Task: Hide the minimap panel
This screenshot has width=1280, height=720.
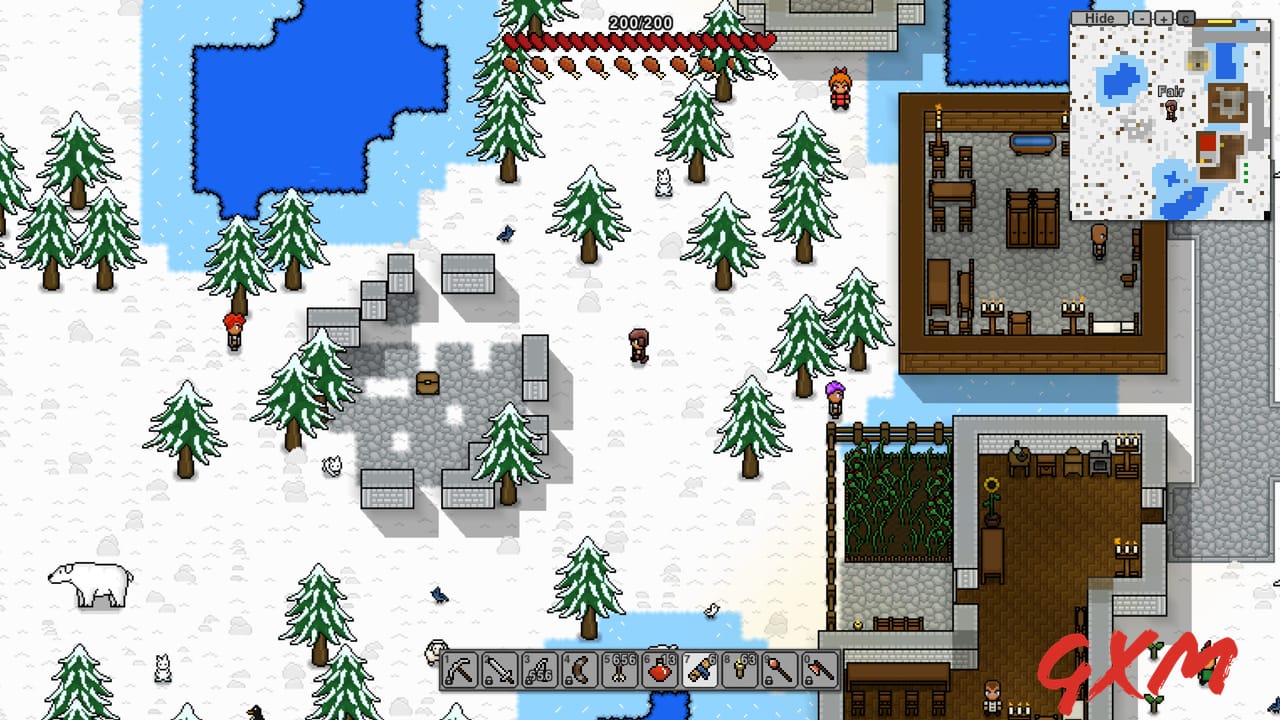Action: [x=1100, y=18]
